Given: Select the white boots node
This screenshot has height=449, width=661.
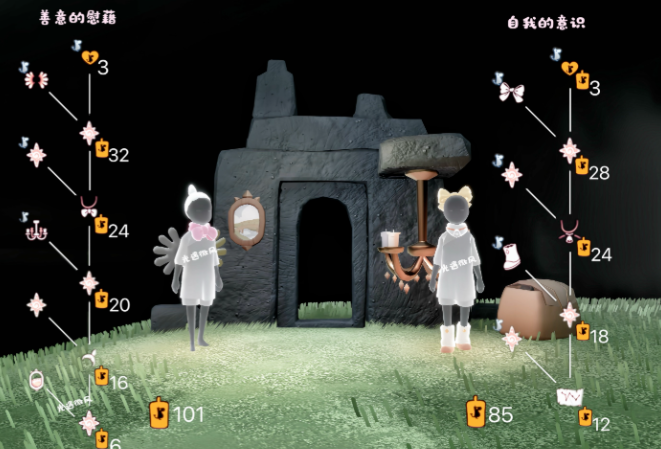Looking at the screenshot, I should (x=511, y=255).
